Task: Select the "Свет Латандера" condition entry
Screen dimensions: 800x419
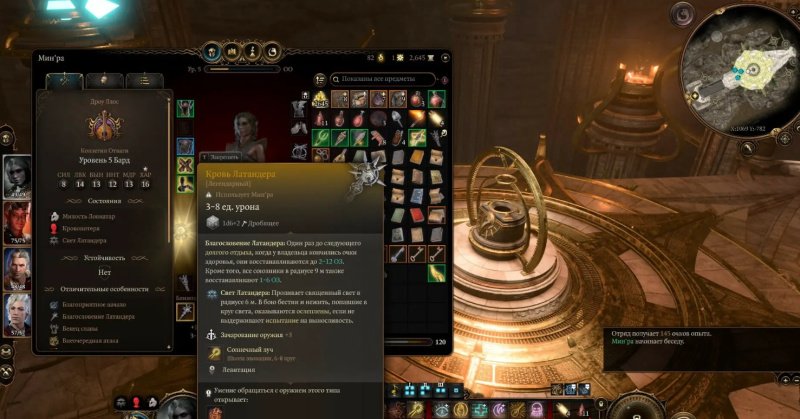Action: click(88, 241)
